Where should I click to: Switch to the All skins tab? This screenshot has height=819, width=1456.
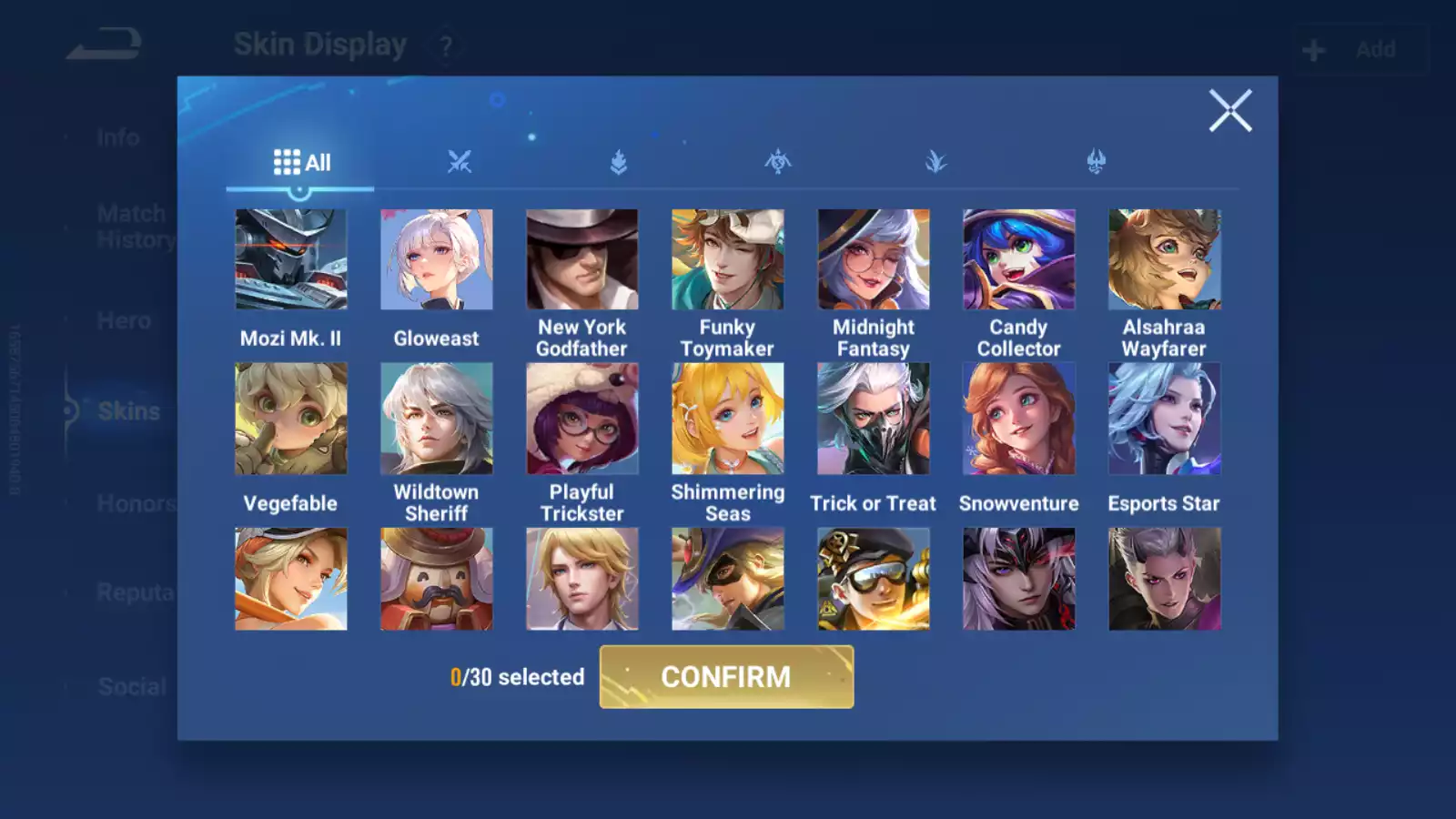tap(300, 161)
